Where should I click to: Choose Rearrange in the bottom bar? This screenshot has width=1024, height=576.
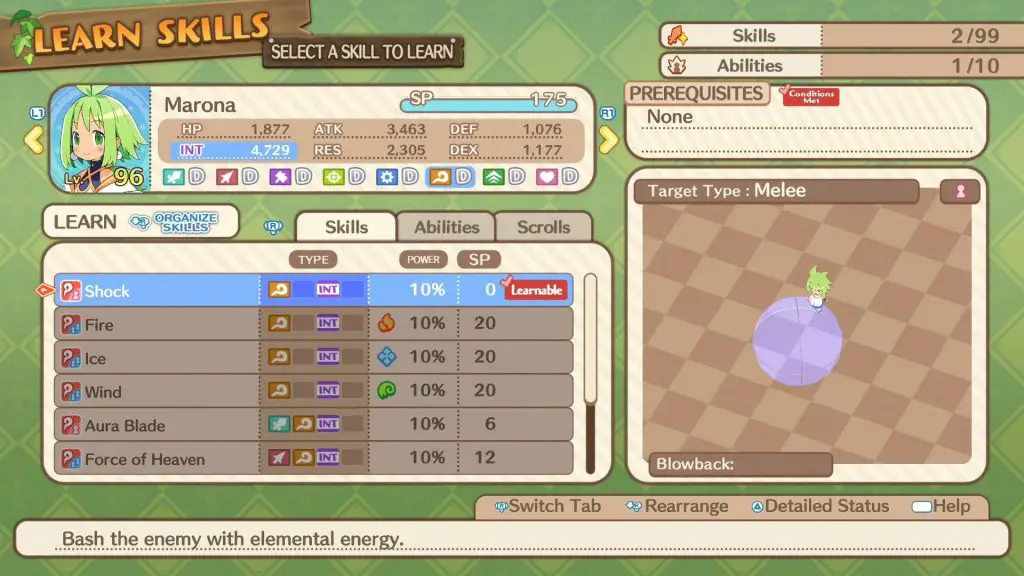pos(677,506)
